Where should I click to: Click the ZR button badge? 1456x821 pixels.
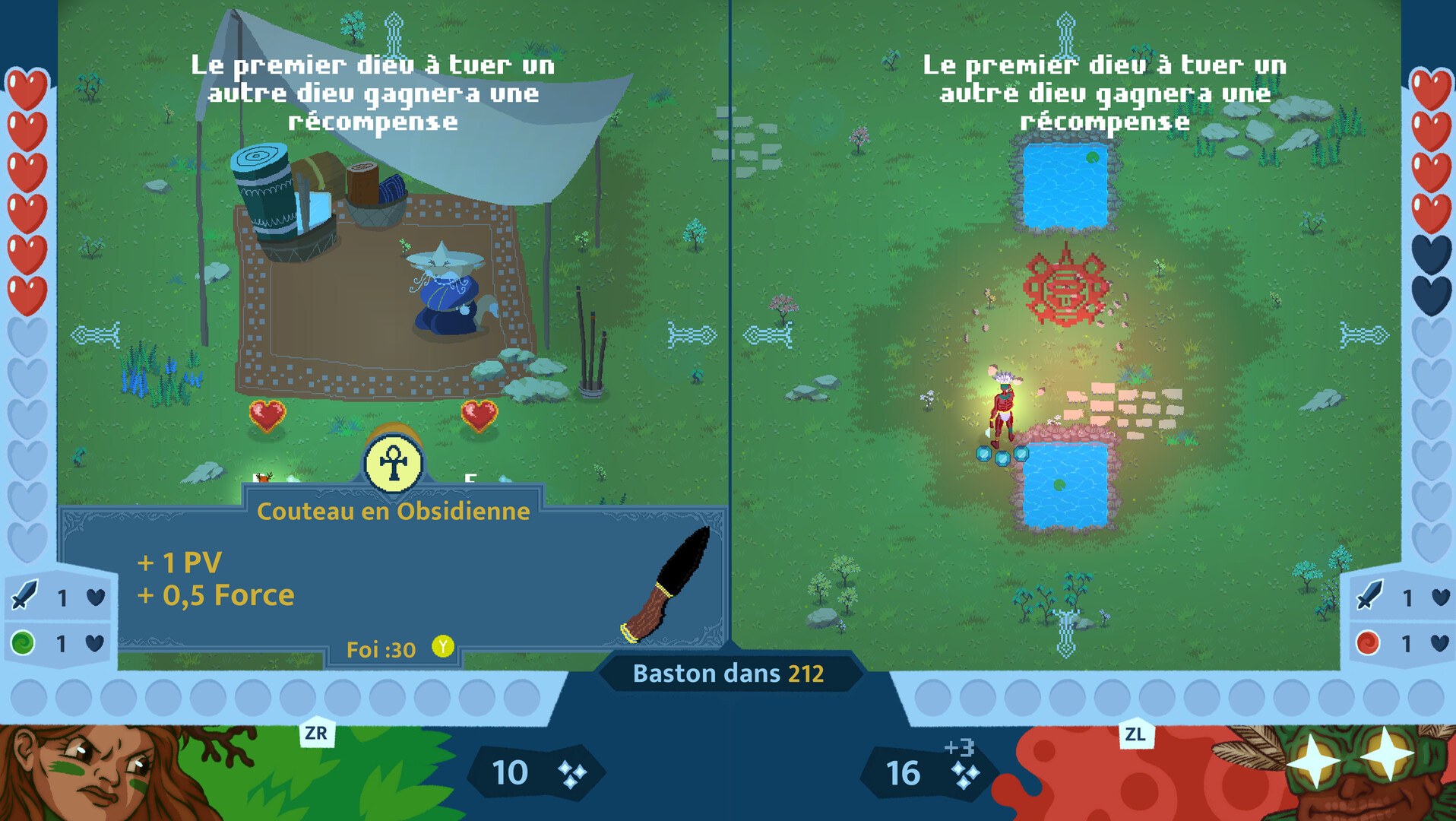click(318, 732)
